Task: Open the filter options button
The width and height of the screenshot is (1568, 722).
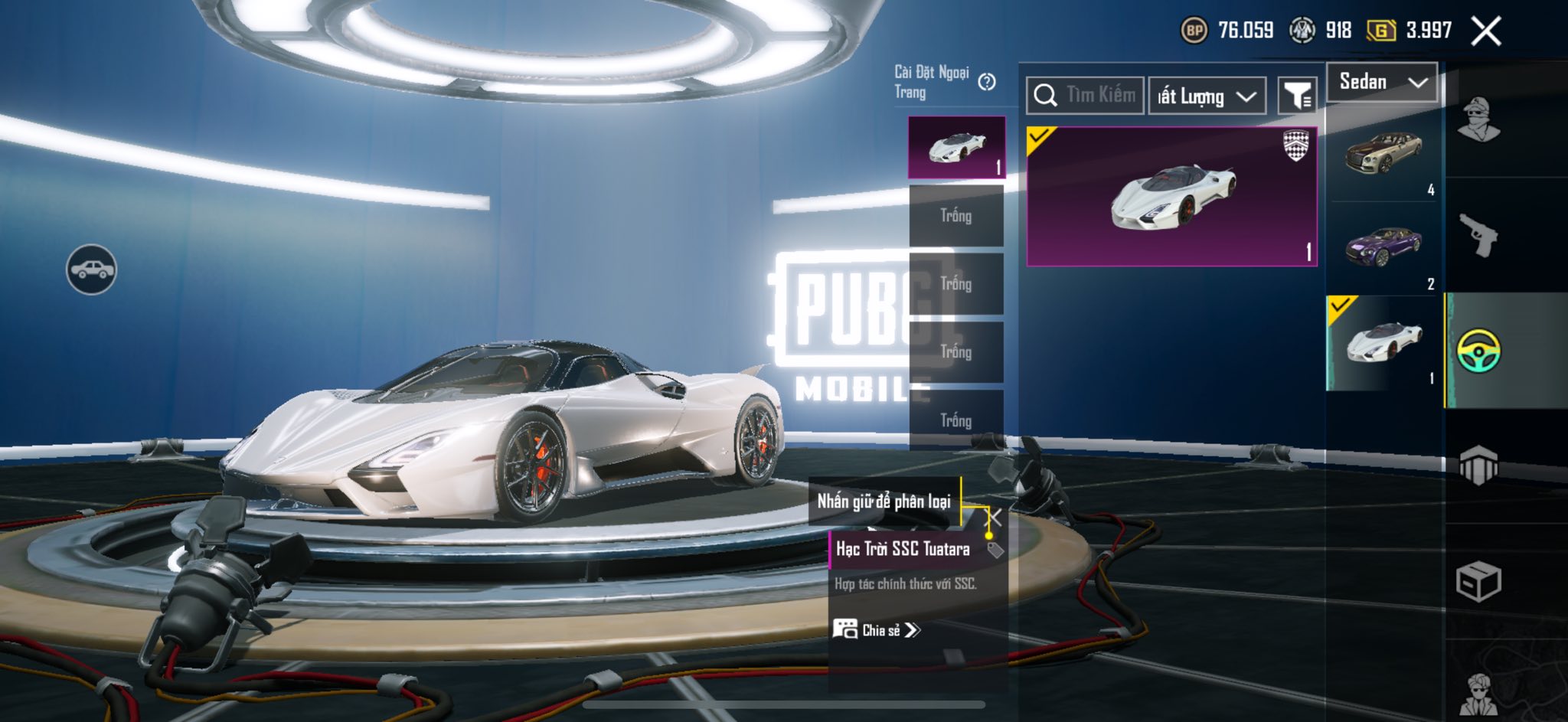Action: click(x=1297, y=96)
